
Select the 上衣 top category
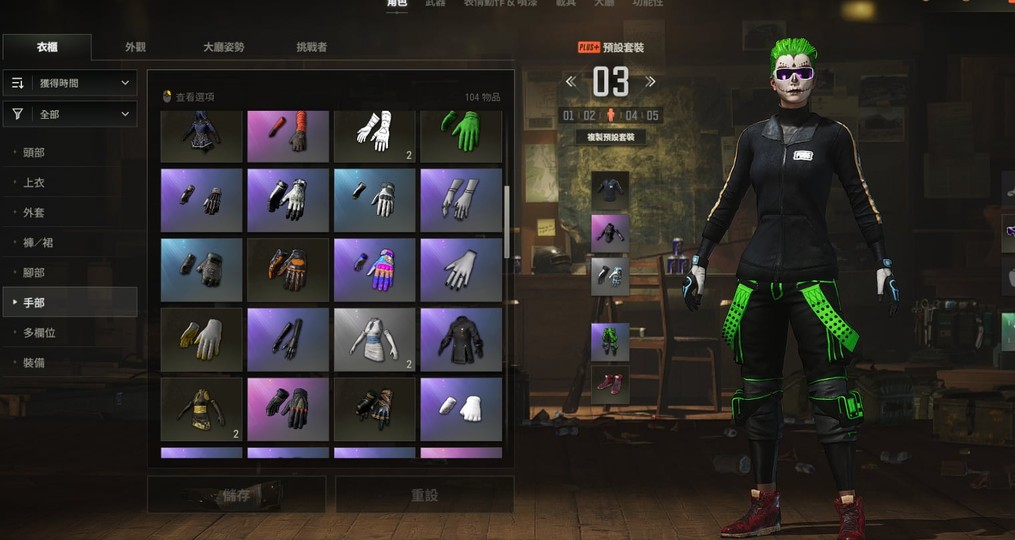coord(34,183)
